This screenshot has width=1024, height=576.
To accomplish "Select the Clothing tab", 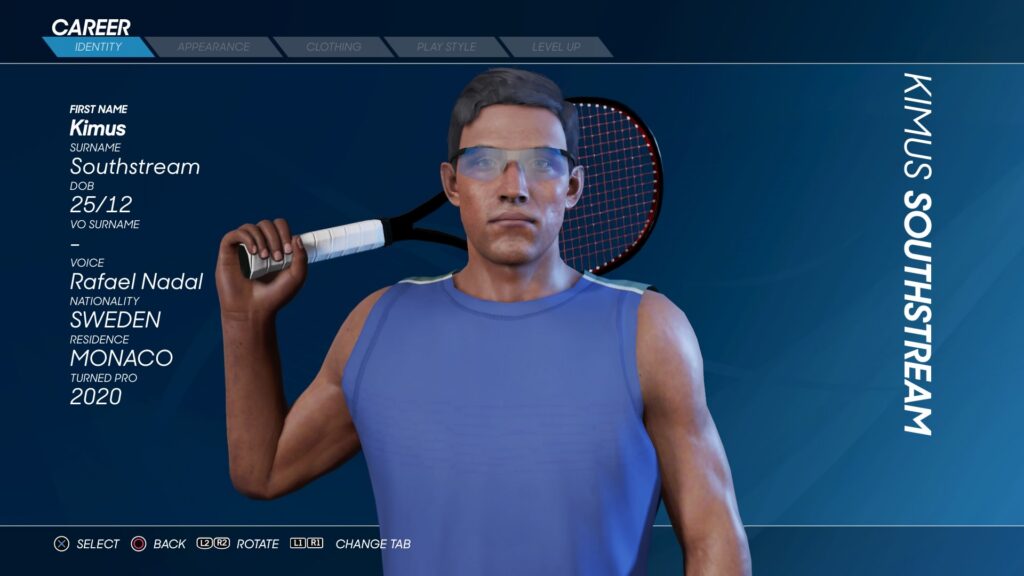I will pyautogui.click(x=334, y=47).
